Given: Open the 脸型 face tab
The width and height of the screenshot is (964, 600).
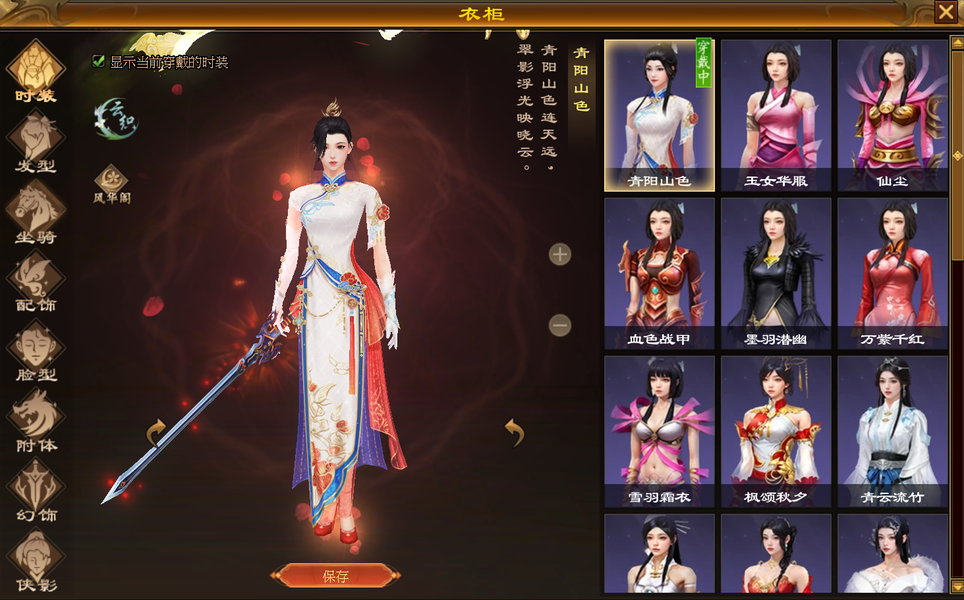Looking at the screenshot, I should click(x=35, y=350).
